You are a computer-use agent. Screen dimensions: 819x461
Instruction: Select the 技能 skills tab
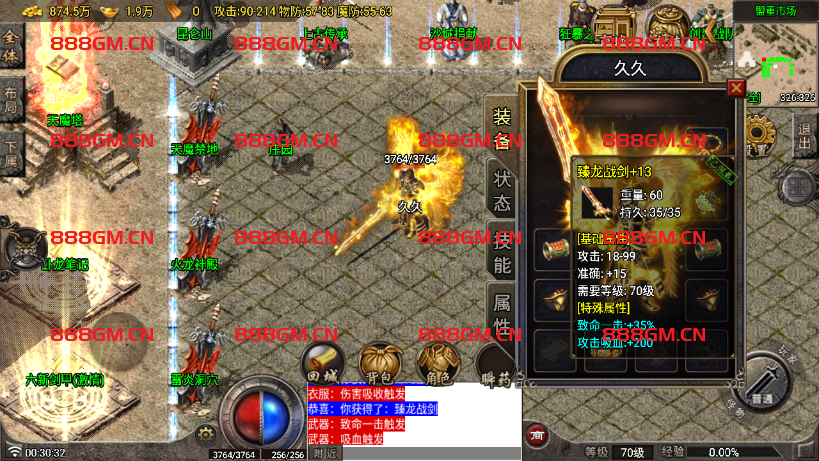(501, 251)
